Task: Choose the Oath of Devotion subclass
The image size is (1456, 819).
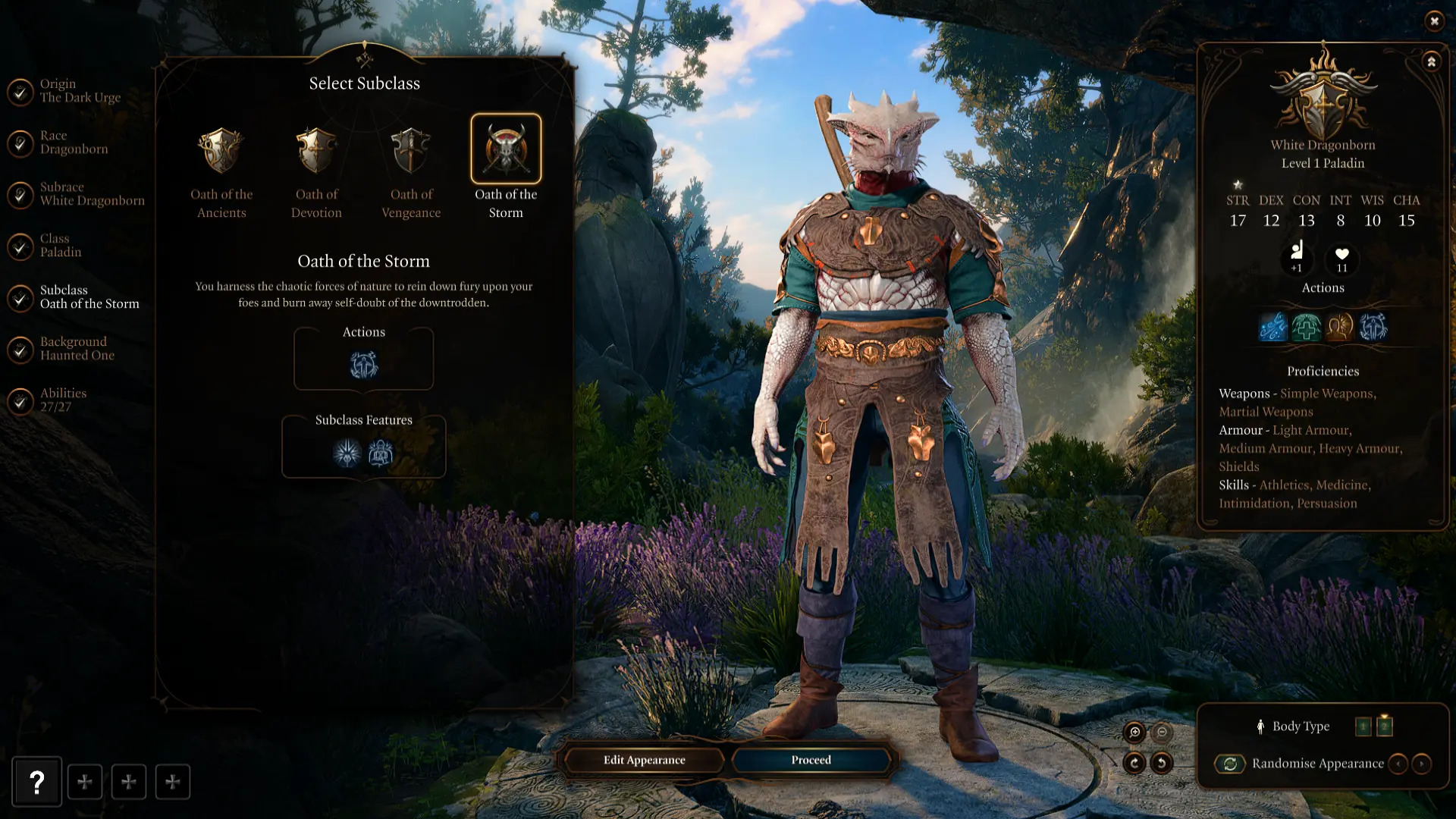Action: click(316, 151)
